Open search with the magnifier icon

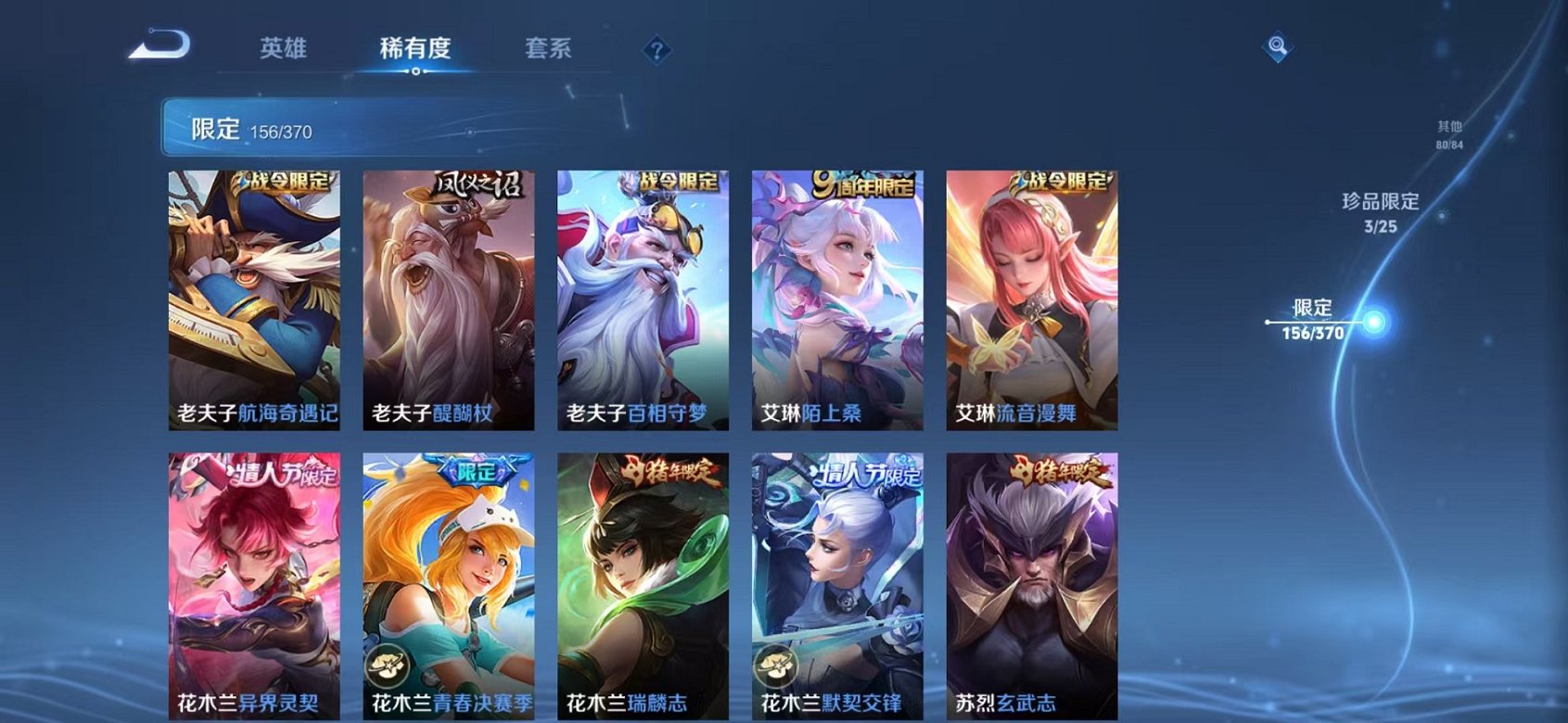tap(1277, 44)
